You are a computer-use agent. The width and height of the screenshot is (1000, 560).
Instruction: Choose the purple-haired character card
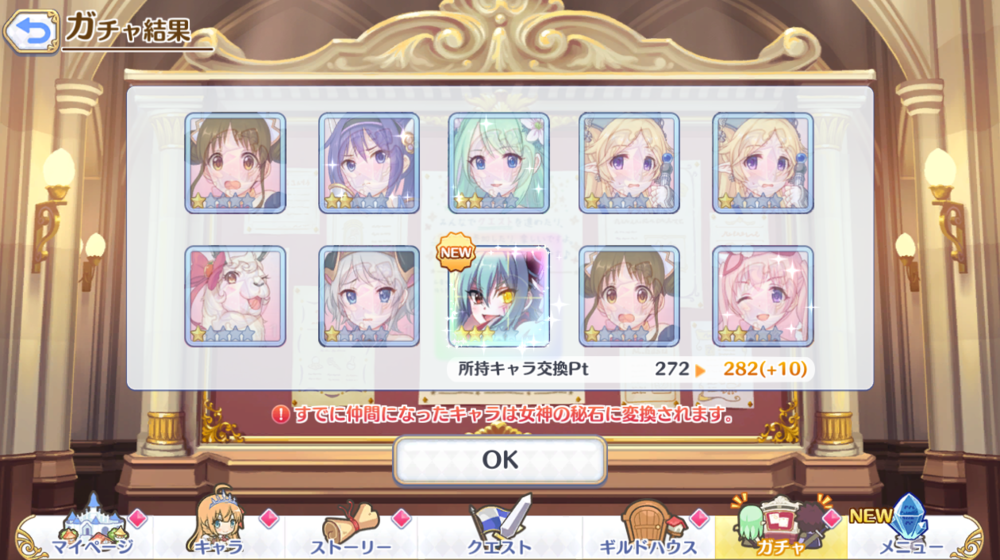tap(369, 162)
